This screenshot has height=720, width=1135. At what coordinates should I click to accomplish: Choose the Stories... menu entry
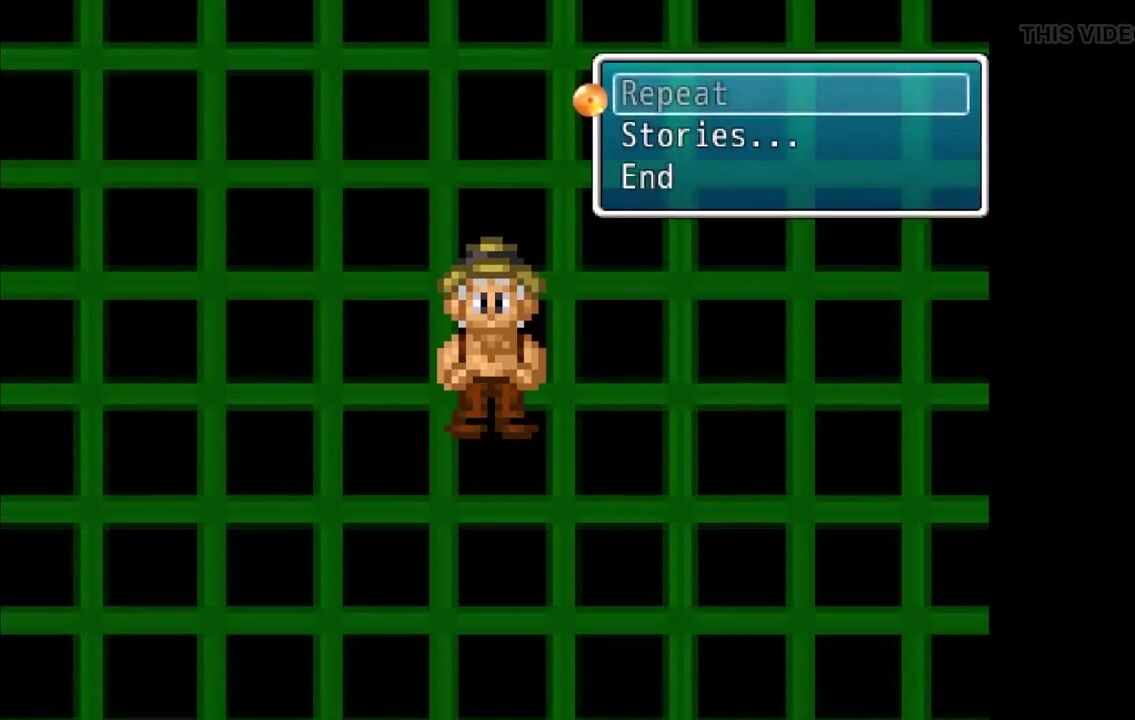tap(709, 136)
